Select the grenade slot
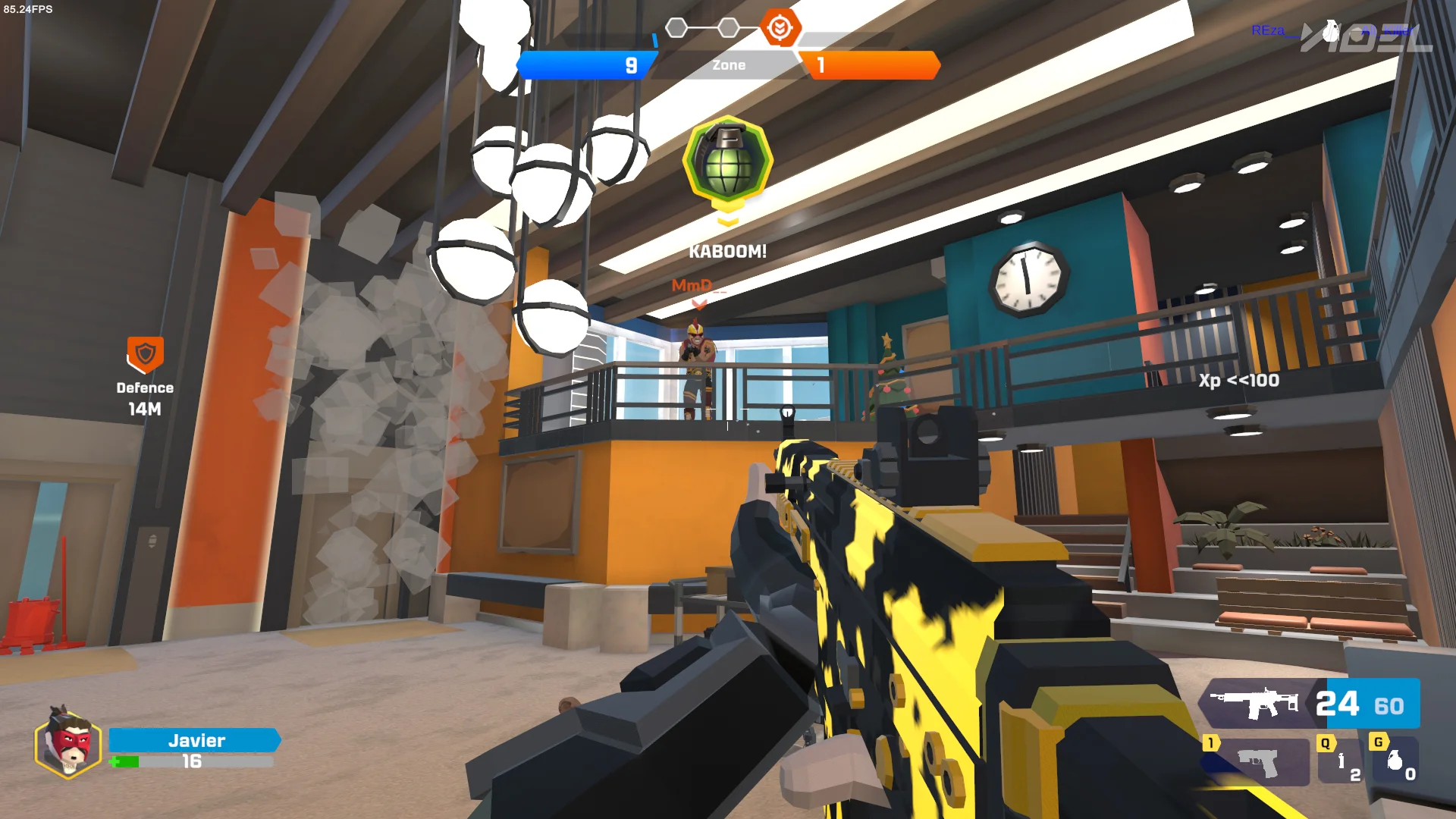Viewport: 1456px width, 819px height. (1395, 761)
